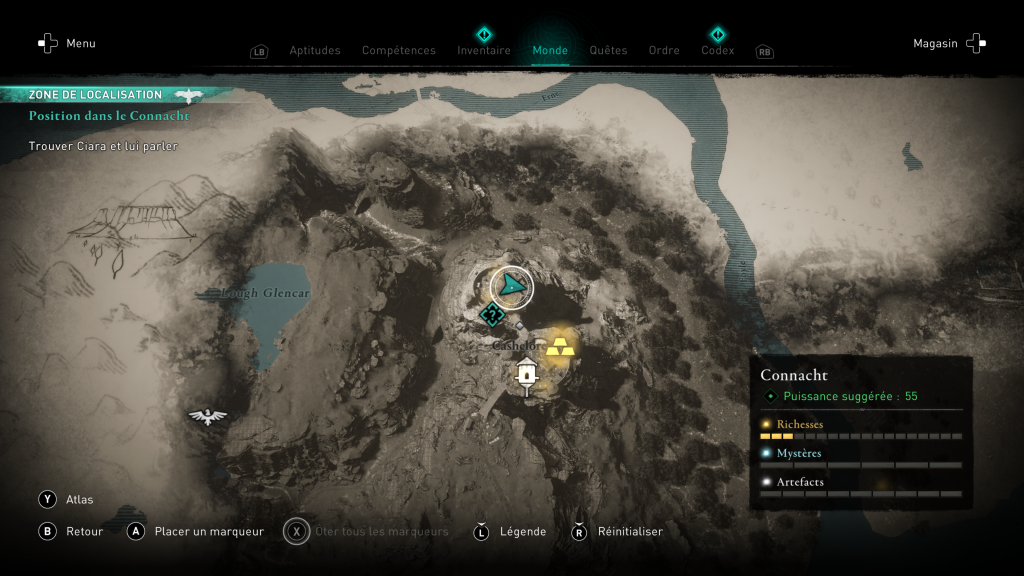Switch to the Compétences tab
Image resolution: width=1024 pixels, height=576 pixels.
click(x=398, y=51)
